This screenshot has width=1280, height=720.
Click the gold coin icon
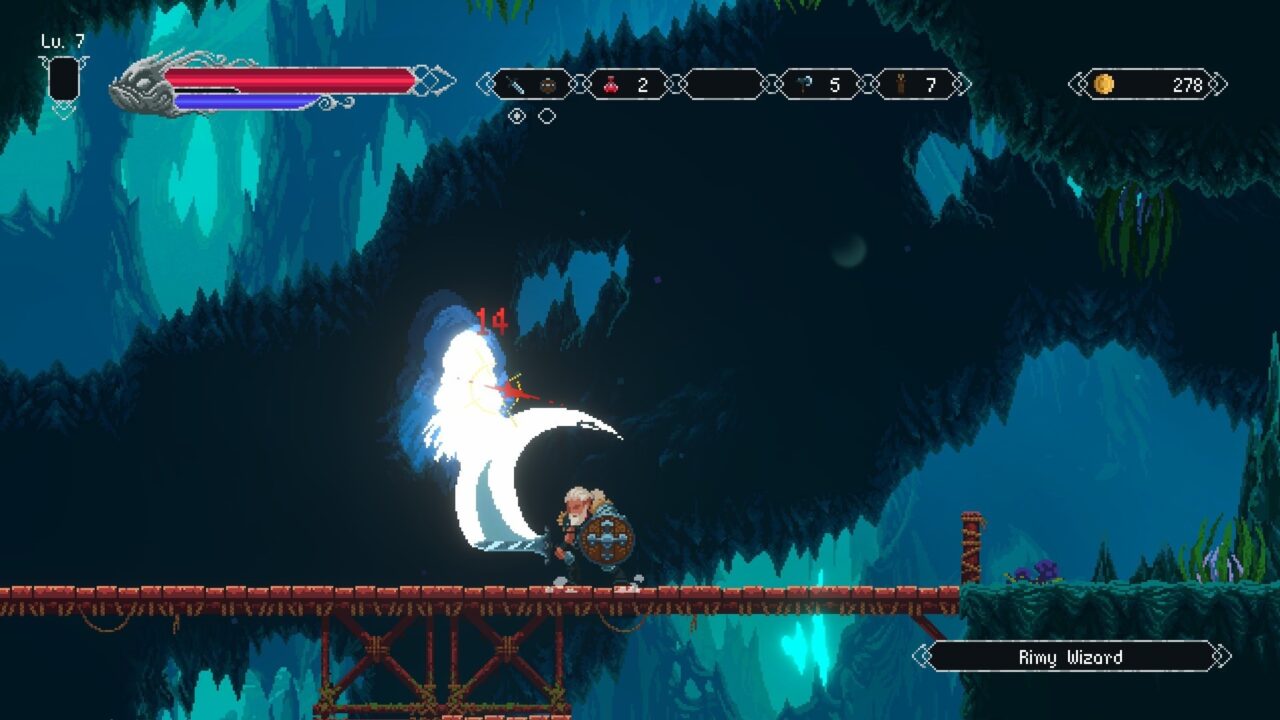coord(1105,86)
